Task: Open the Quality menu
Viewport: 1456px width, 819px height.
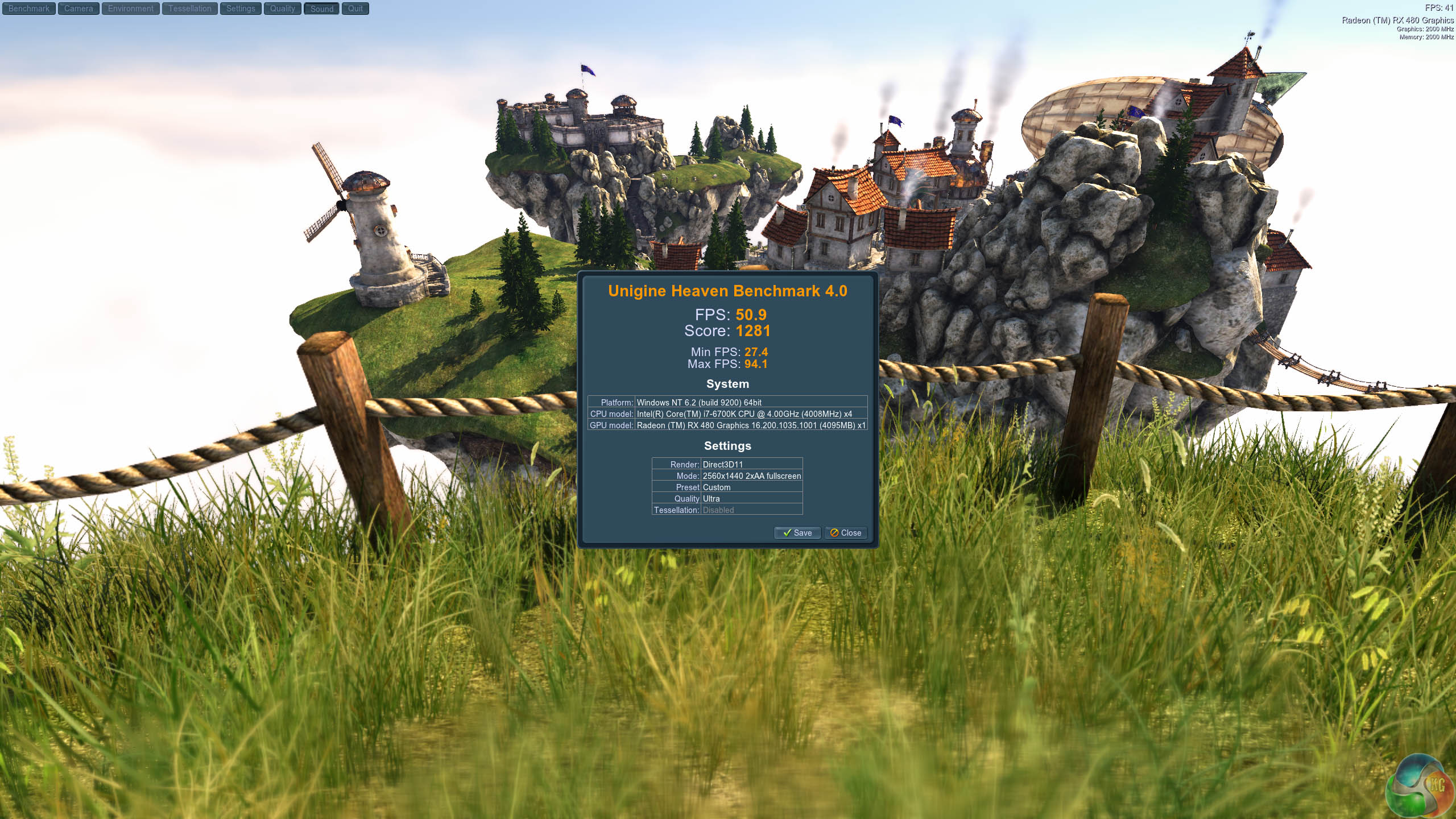Action: (283, 9)
